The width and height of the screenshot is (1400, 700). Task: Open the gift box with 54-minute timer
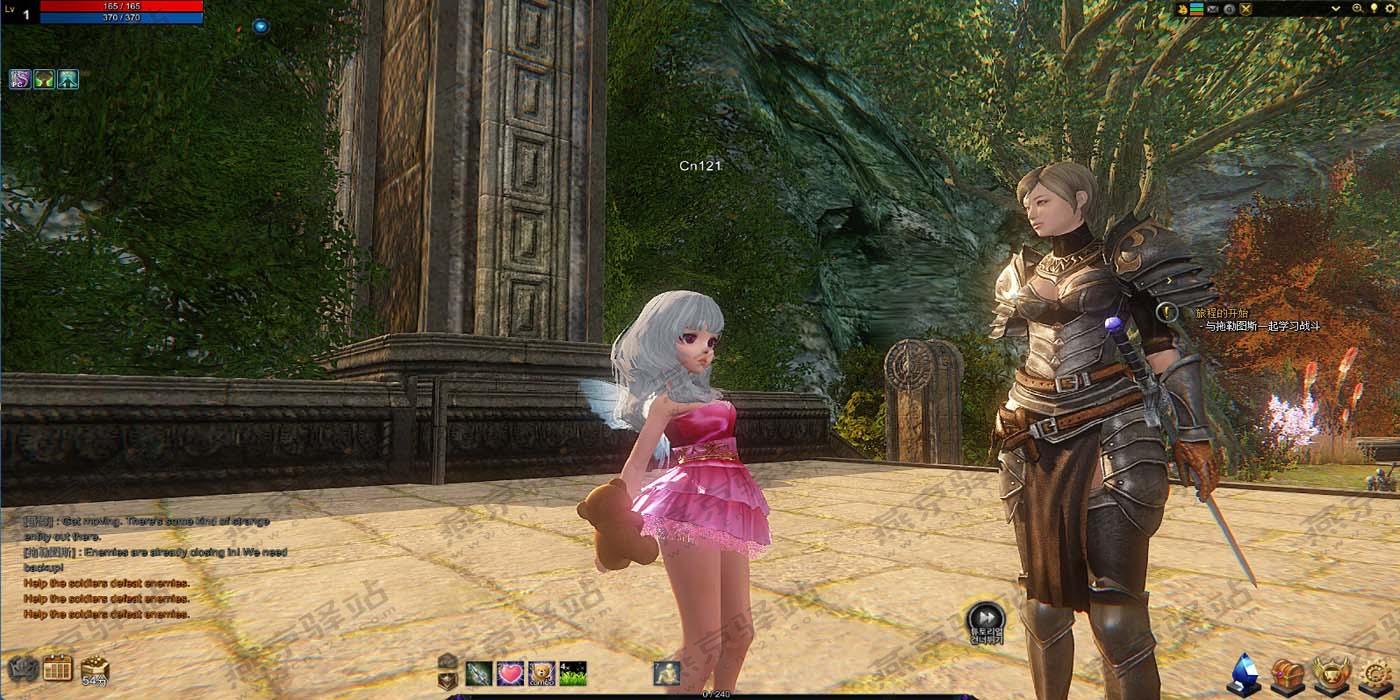[95, 669]
